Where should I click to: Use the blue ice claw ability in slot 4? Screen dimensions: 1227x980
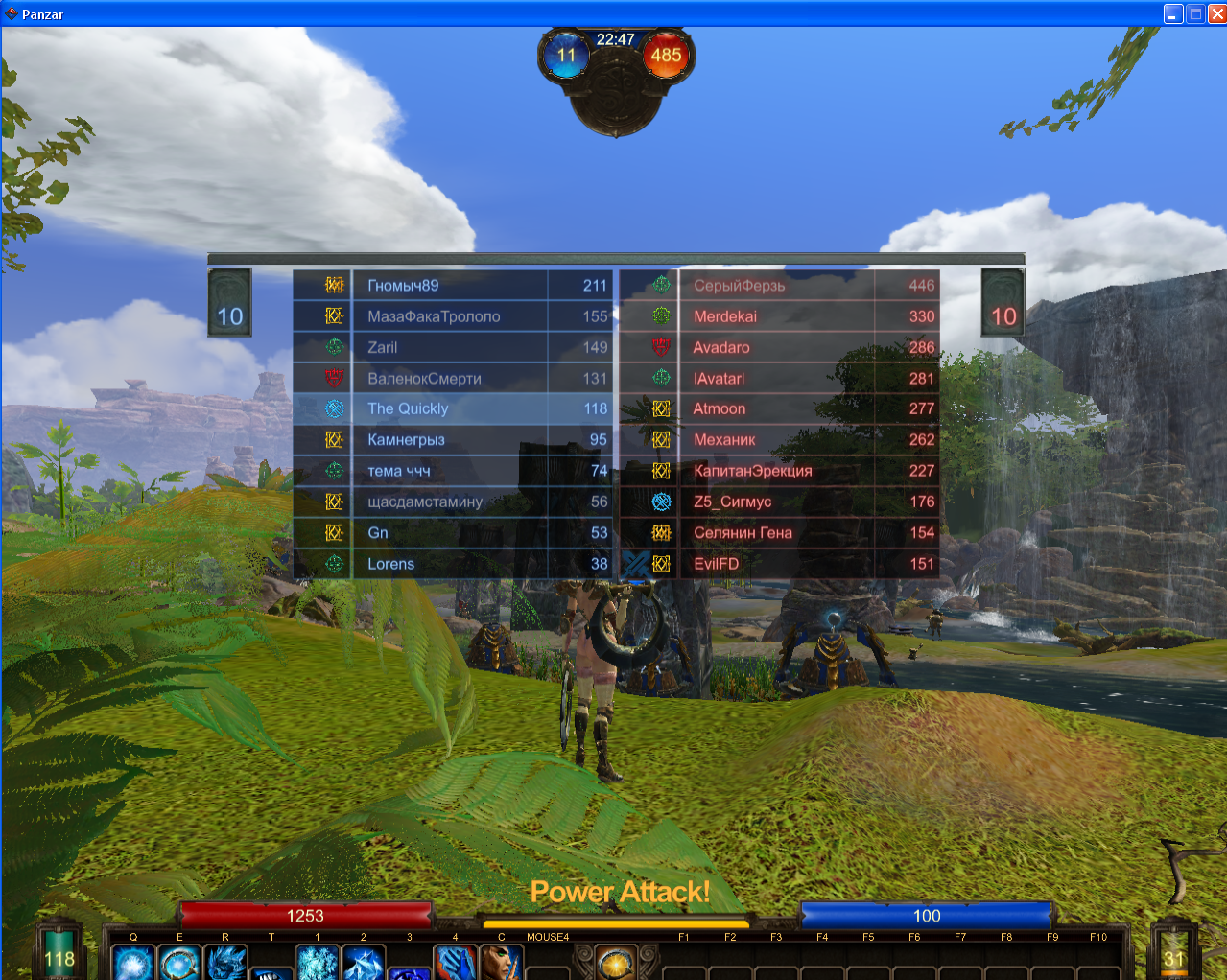click(x=455, y=963)
